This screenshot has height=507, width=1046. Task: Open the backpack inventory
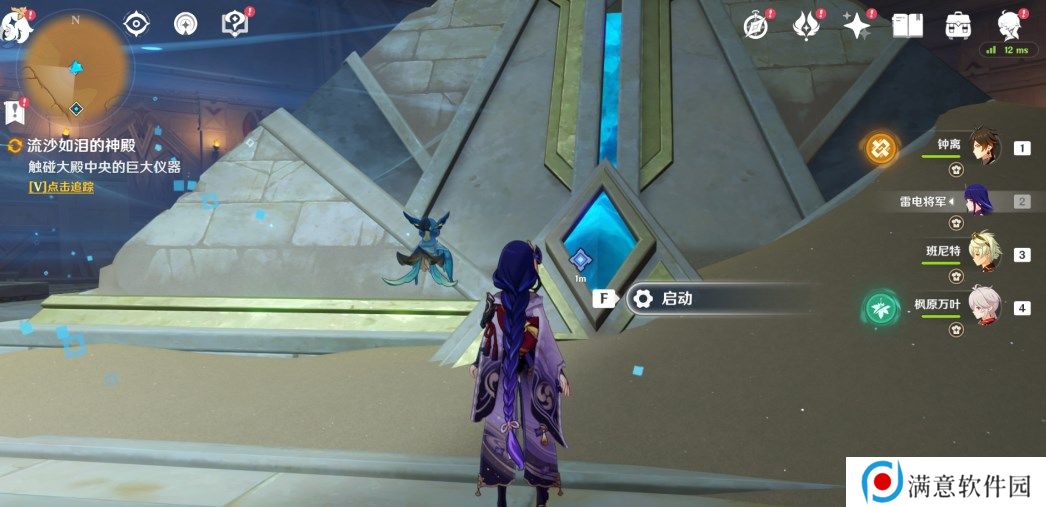[x=958, y=27]
